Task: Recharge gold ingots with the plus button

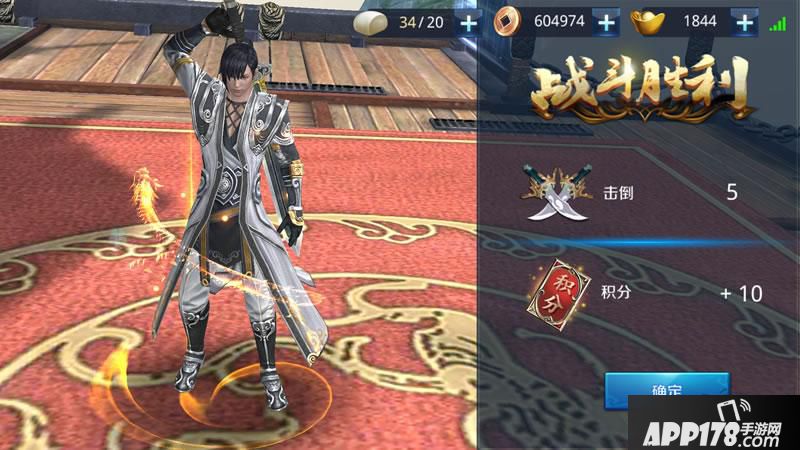Action: 744,22
